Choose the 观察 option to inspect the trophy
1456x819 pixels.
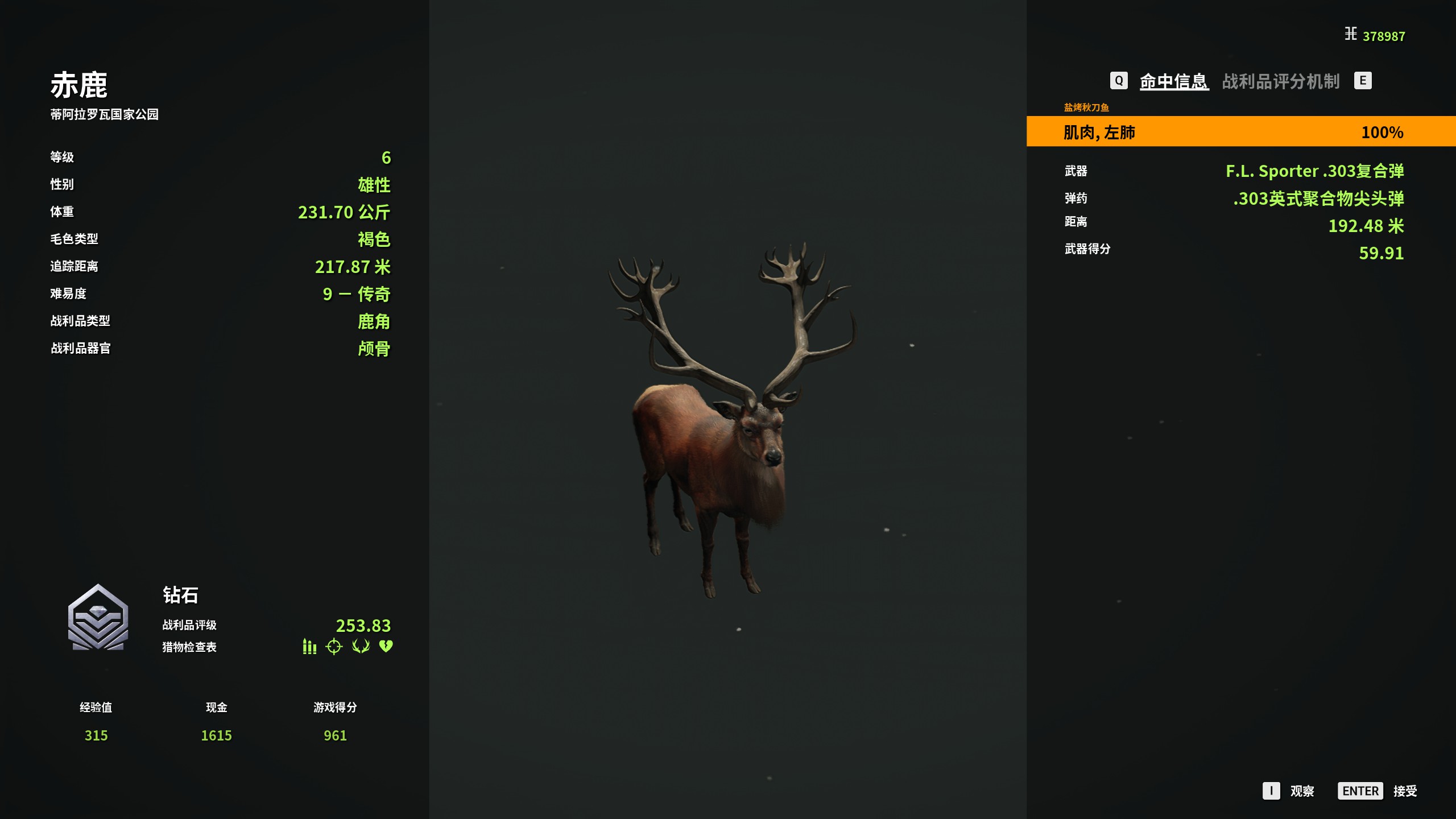(x=1301, y=791)
